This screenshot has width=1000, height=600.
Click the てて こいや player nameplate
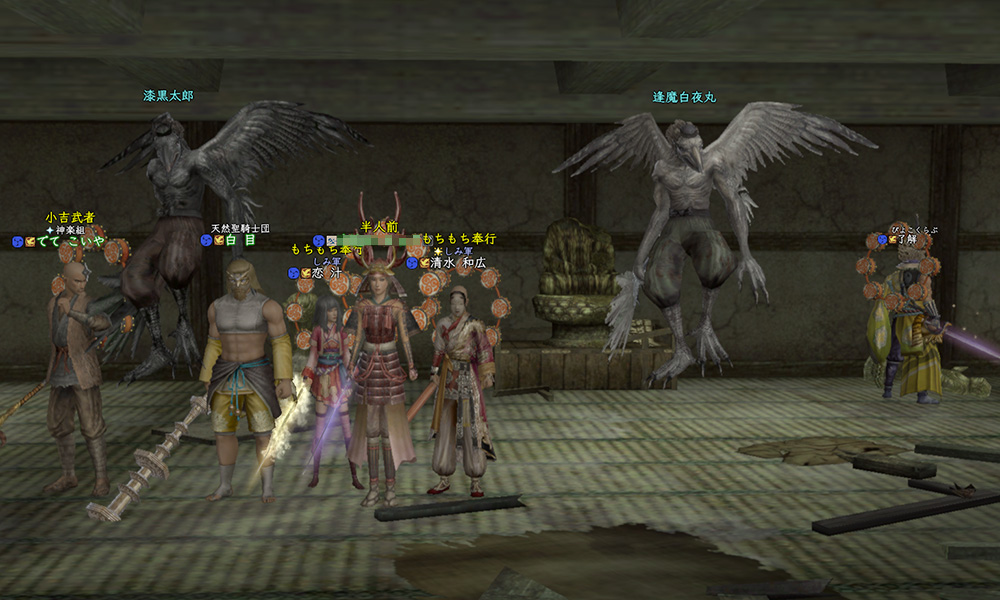[70, 242]
